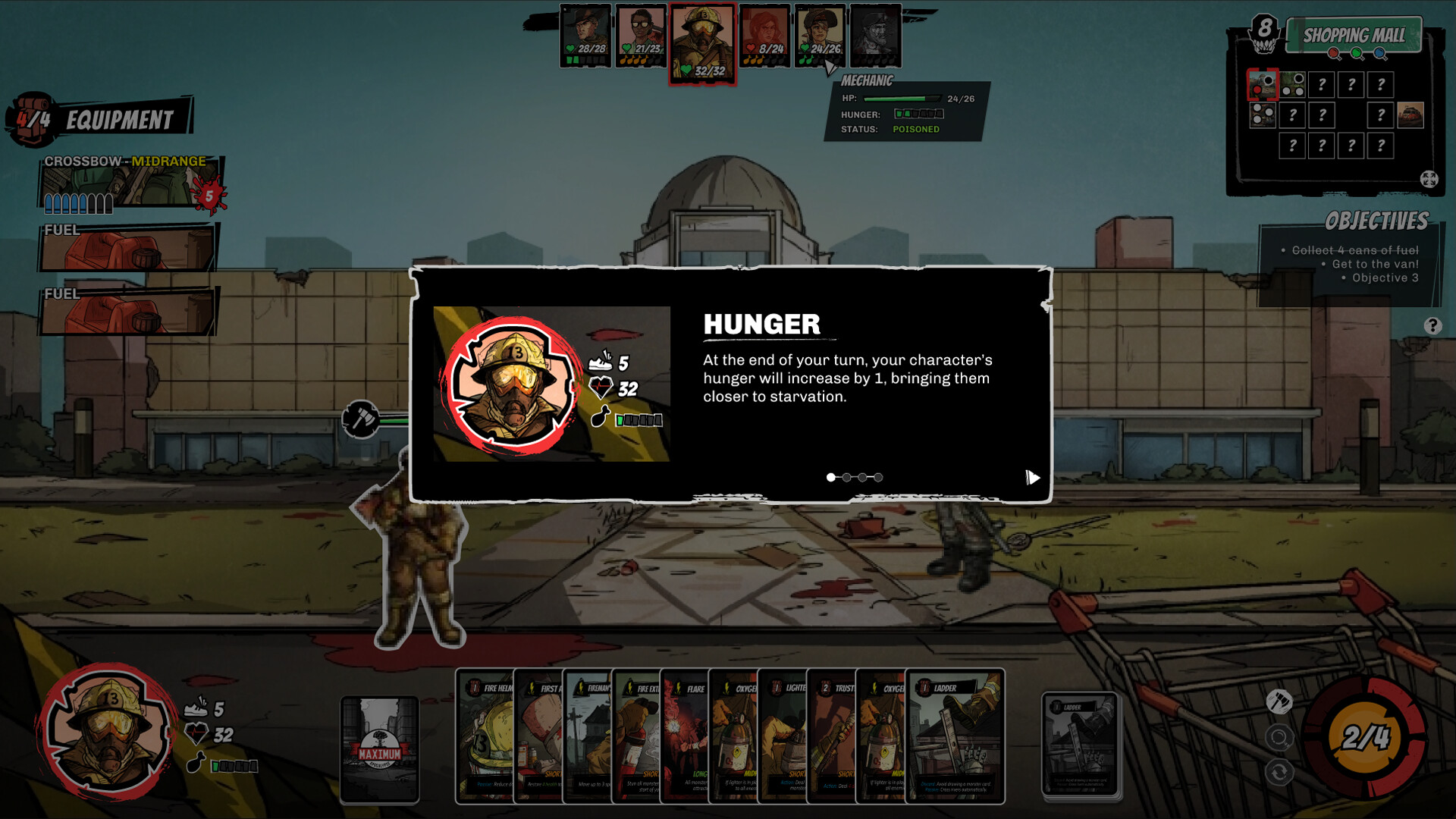This screenshot has height=819, width=1456.
Task: Click the Mechanic's green HP bar
Action: [904, 98]
